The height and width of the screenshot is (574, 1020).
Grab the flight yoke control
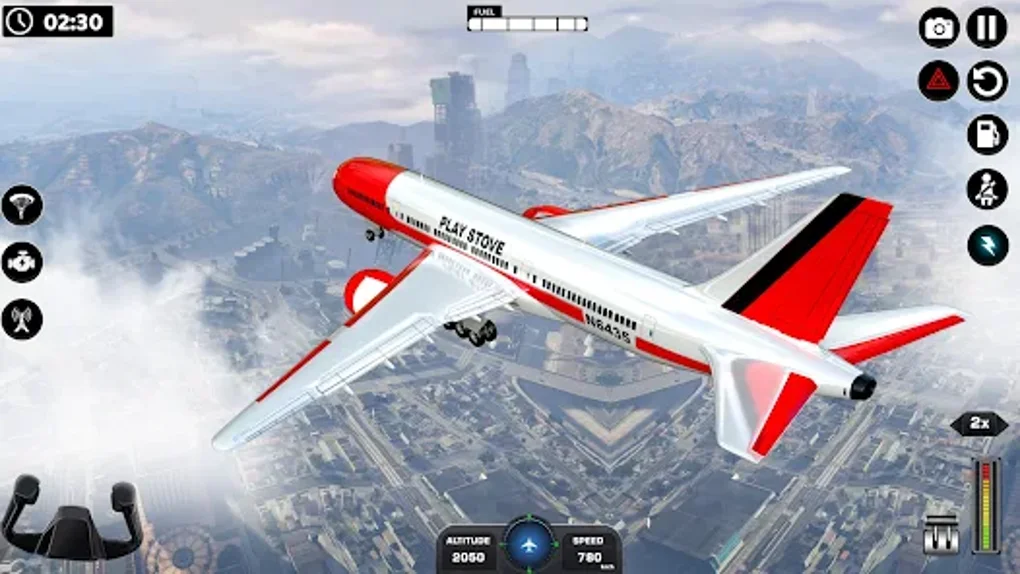[x=70, y=518]
